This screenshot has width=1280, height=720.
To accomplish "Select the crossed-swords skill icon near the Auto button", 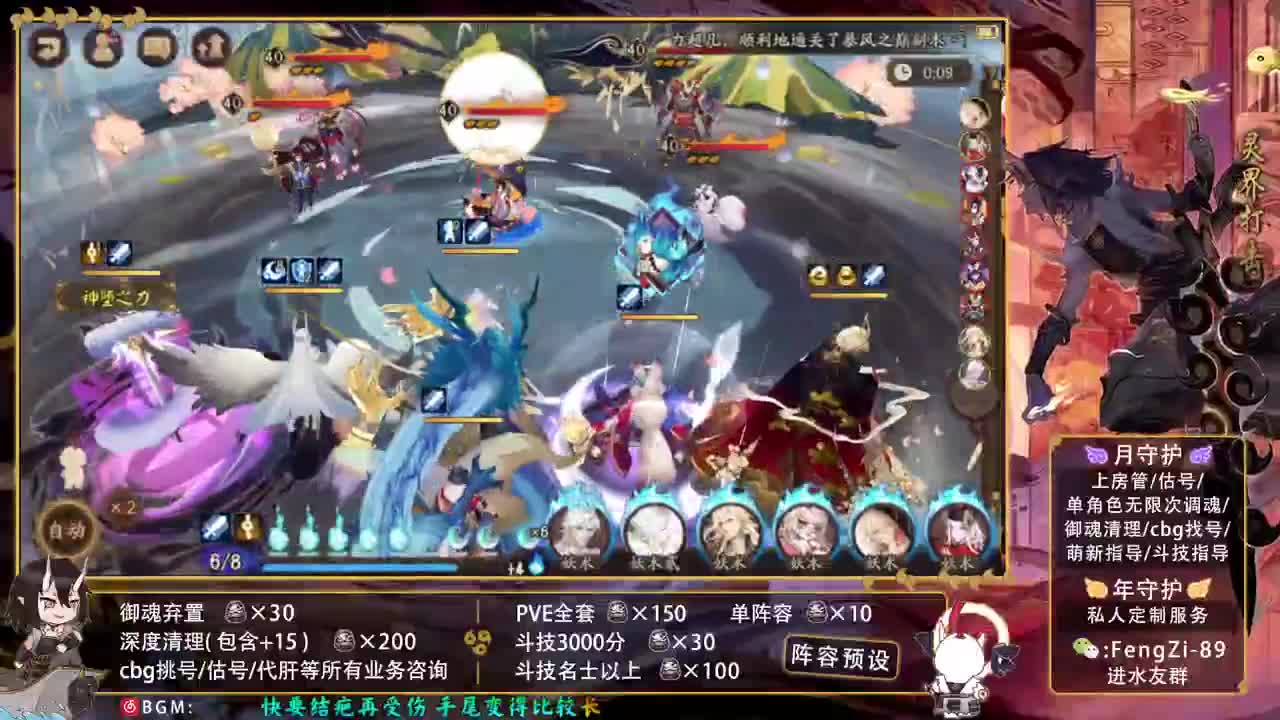I will (214, 527).
